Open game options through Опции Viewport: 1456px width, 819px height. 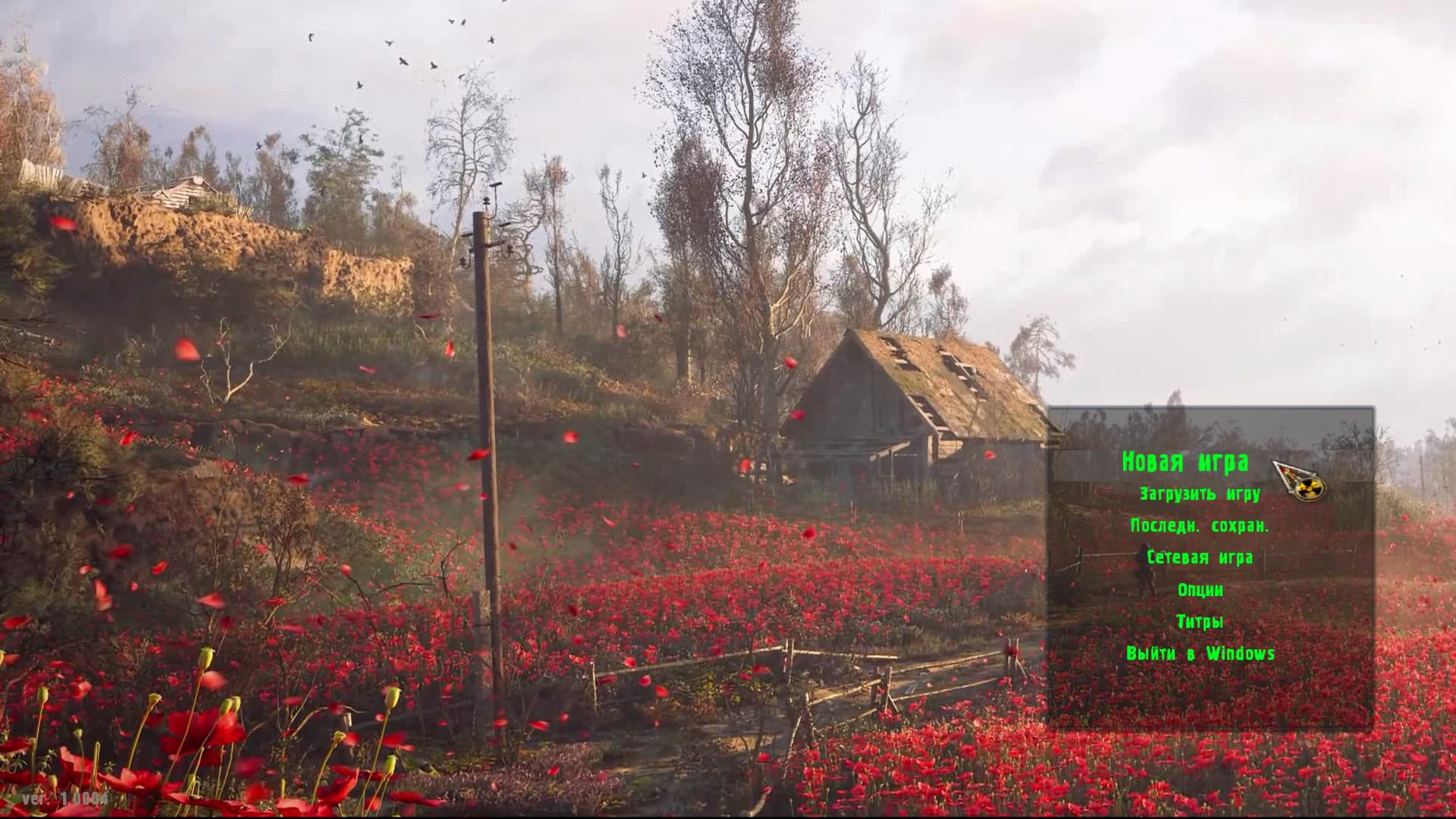click(1200, 589)
